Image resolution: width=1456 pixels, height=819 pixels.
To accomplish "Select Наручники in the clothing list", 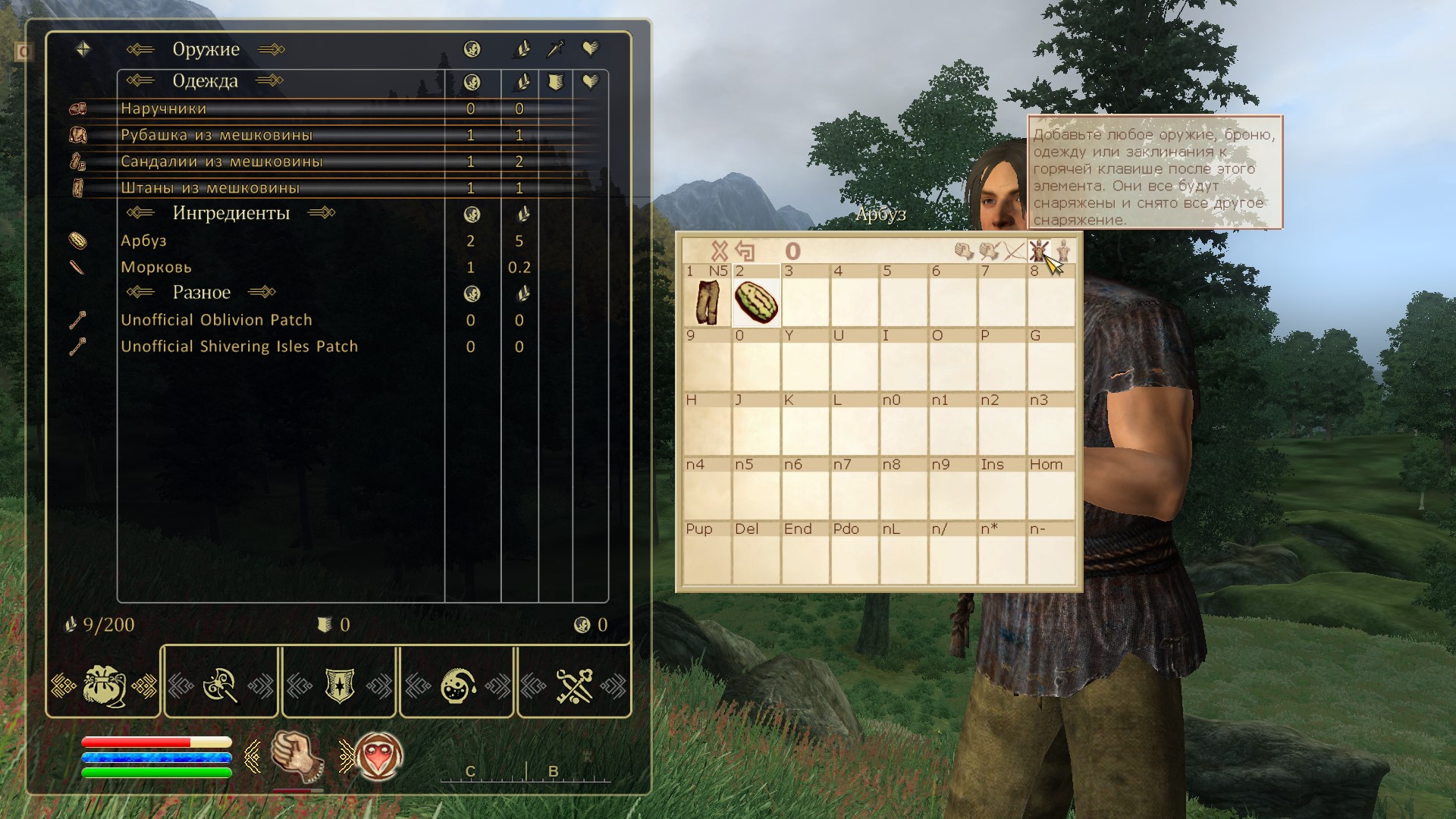I will tap(164, 108).
